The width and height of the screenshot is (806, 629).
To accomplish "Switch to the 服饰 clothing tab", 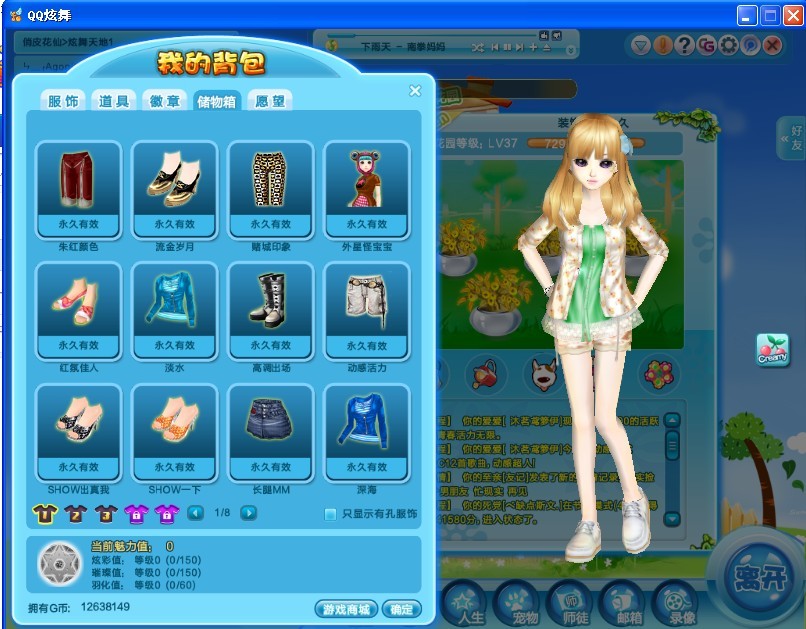I will coord(62,101).
